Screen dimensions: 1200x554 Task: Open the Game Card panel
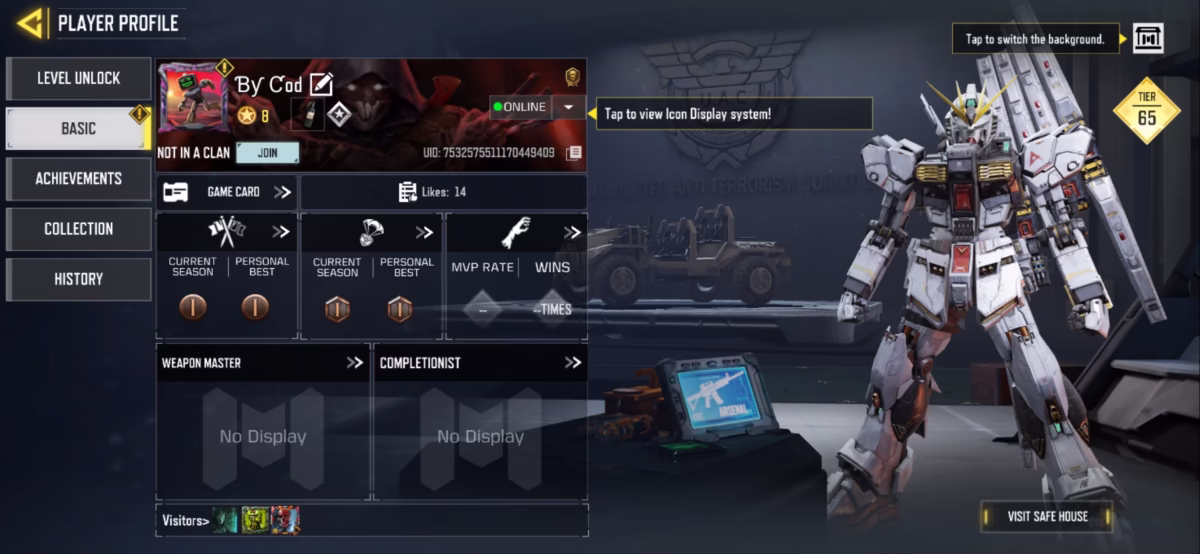(x=227, y=192)
